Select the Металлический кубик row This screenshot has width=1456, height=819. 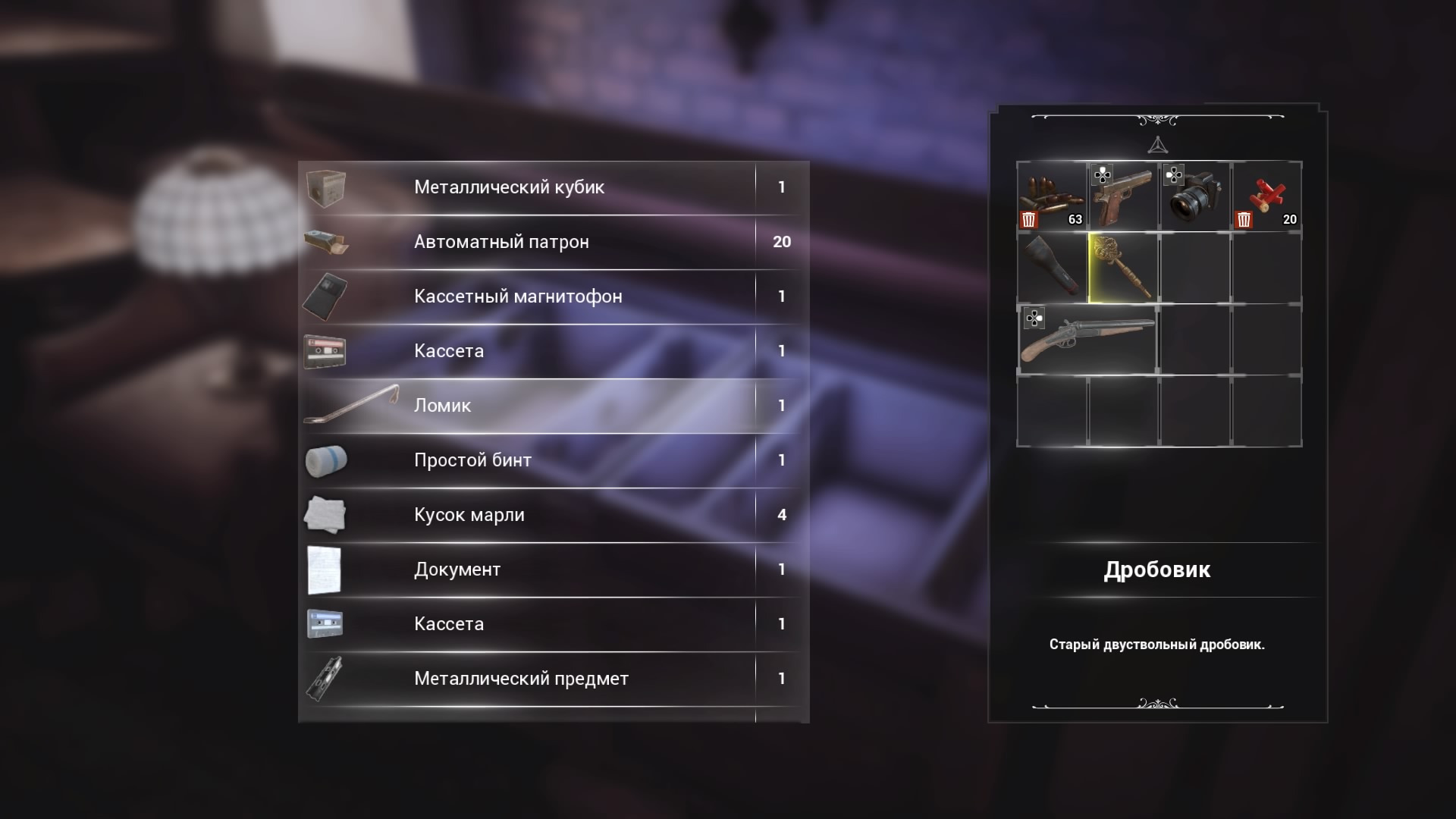click(x=552, y=187)
